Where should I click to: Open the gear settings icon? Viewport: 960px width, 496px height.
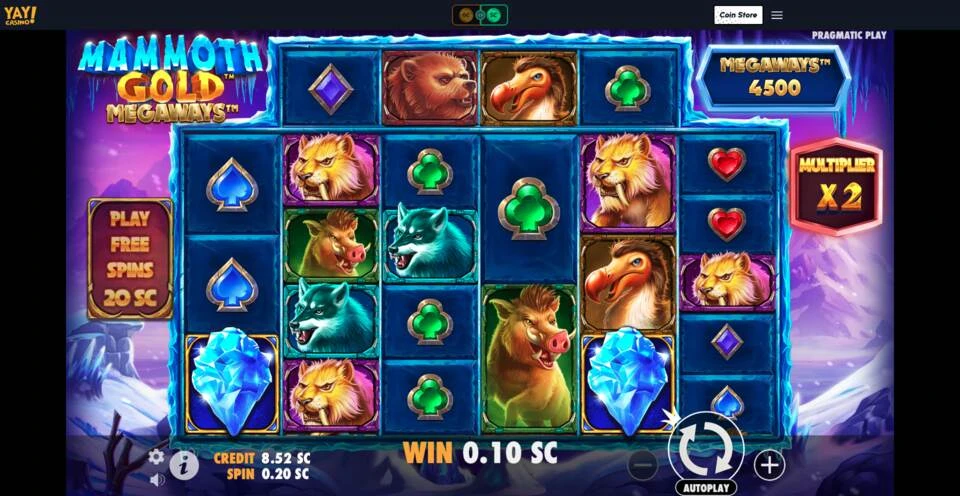(x=156, y=457)
